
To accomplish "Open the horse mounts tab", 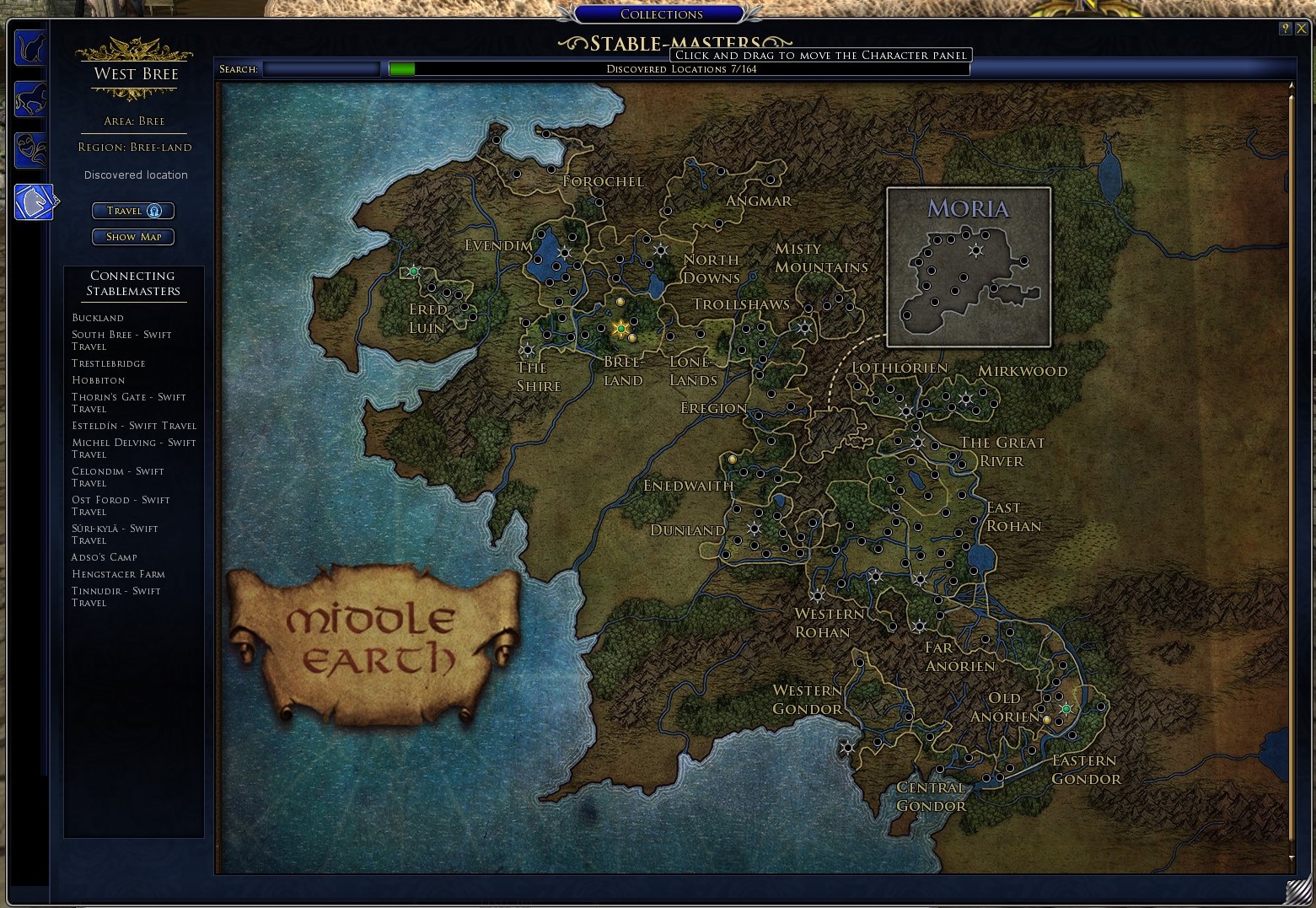I will pyautogui.click(x=31, y=99).
